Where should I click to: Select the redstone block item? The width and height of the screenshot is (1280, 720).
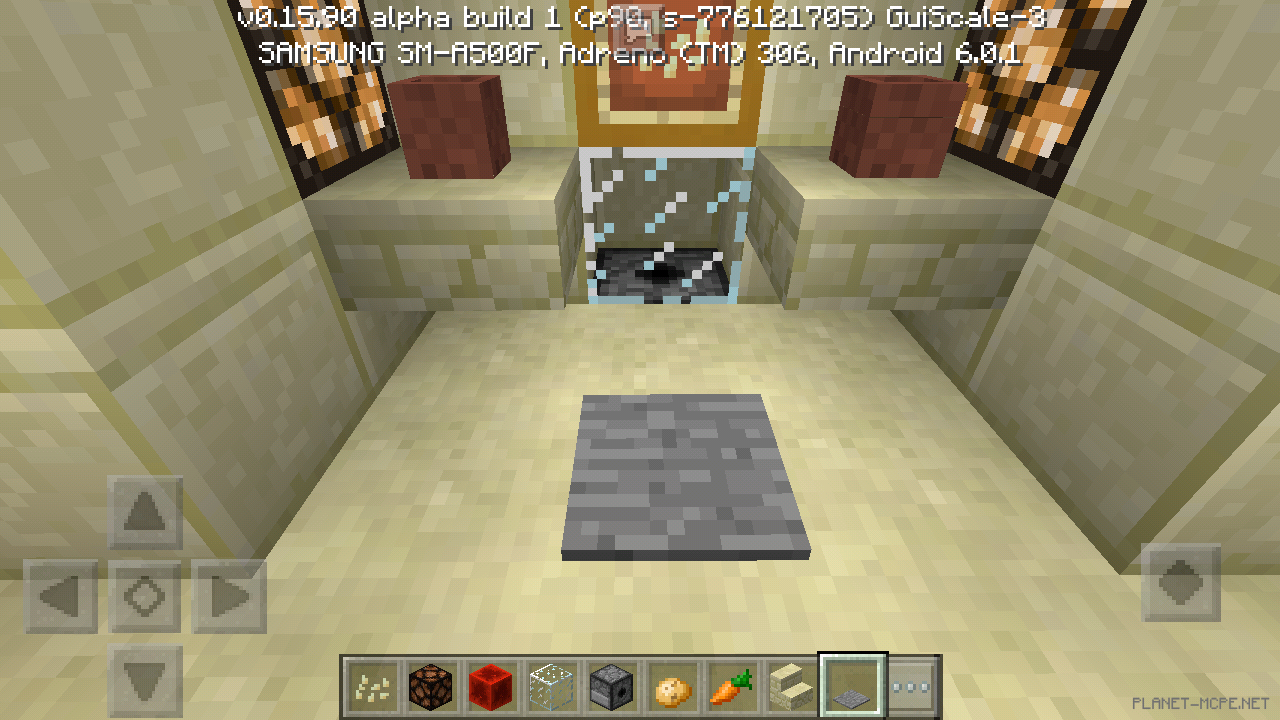[491, 685]
